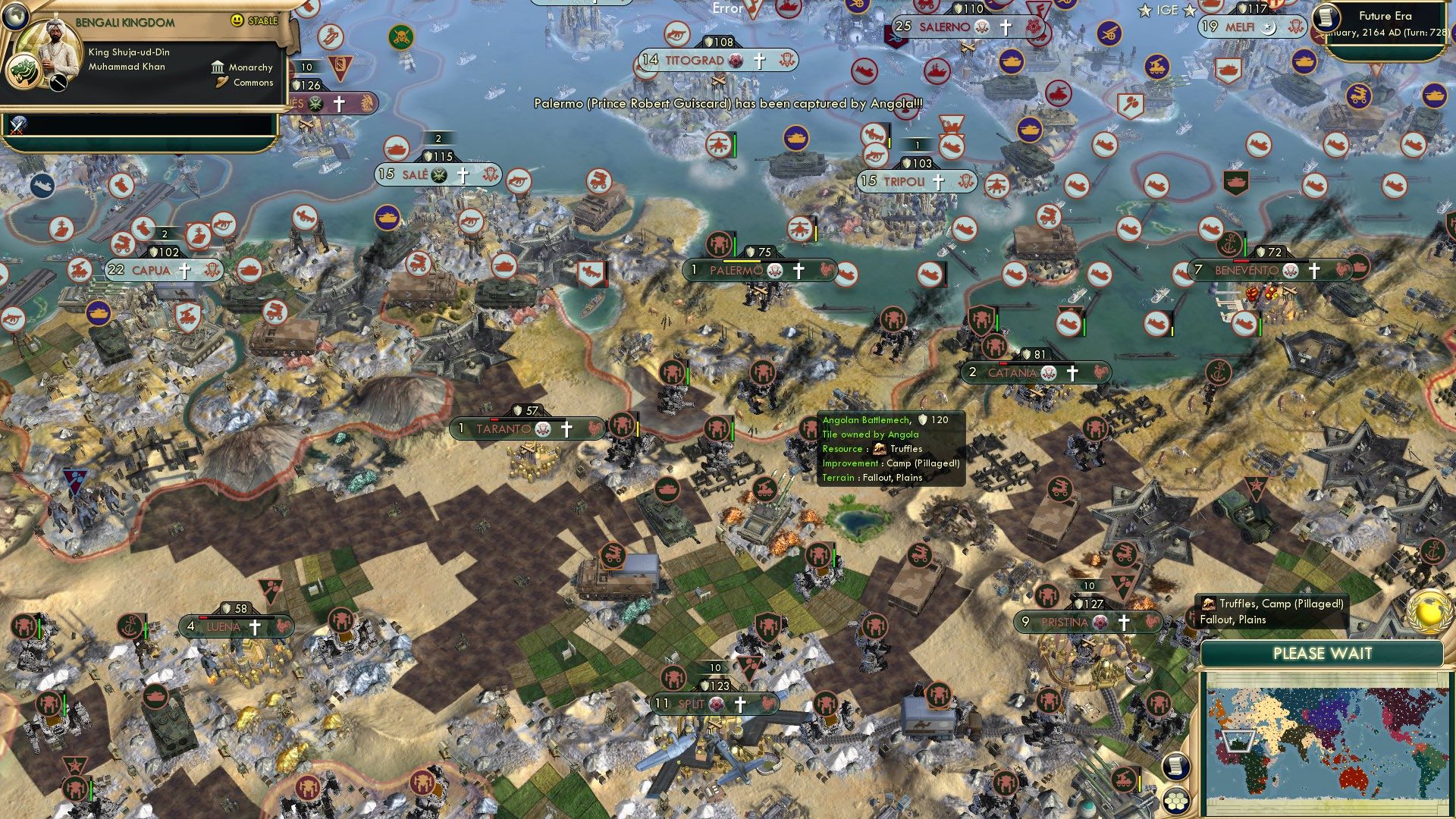Click the STABLE smiley status indicator
This screenshot has width=1456, height=819.
pos(237,21)
